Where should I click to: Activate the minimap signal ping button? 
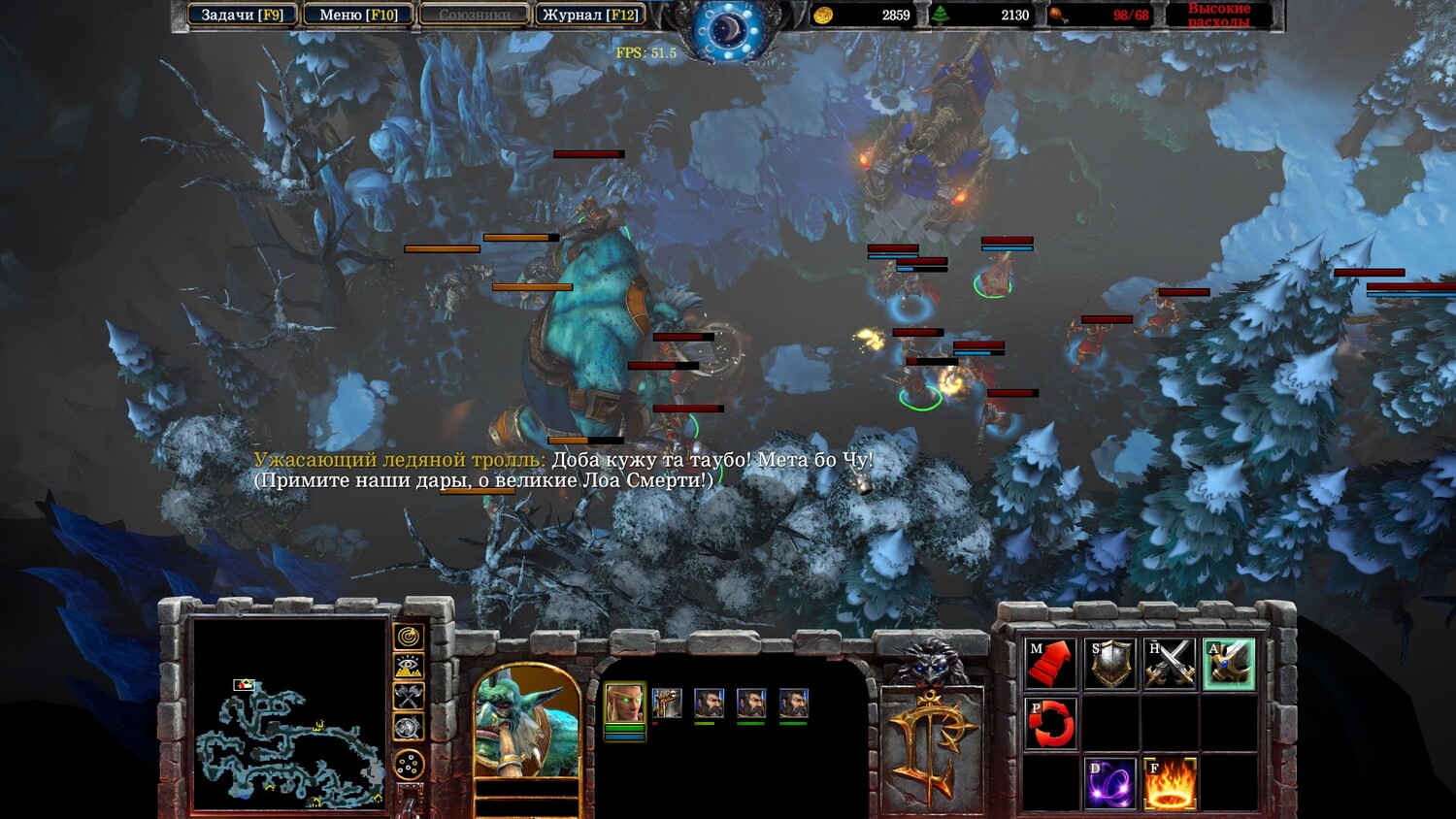click(409, 636)
